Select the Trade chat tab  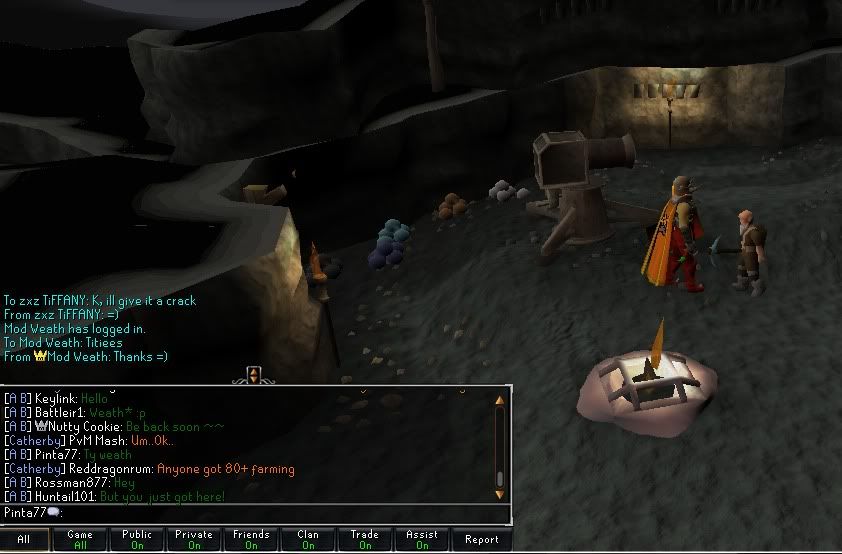click(x=365, y=540)
